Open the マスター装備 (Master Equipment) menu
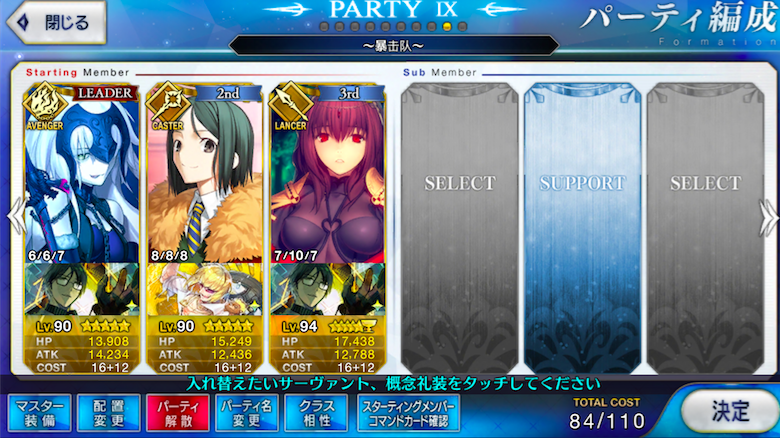Viewport: 780px width, 438px height. pyautogui.click(x=39, y=411)
